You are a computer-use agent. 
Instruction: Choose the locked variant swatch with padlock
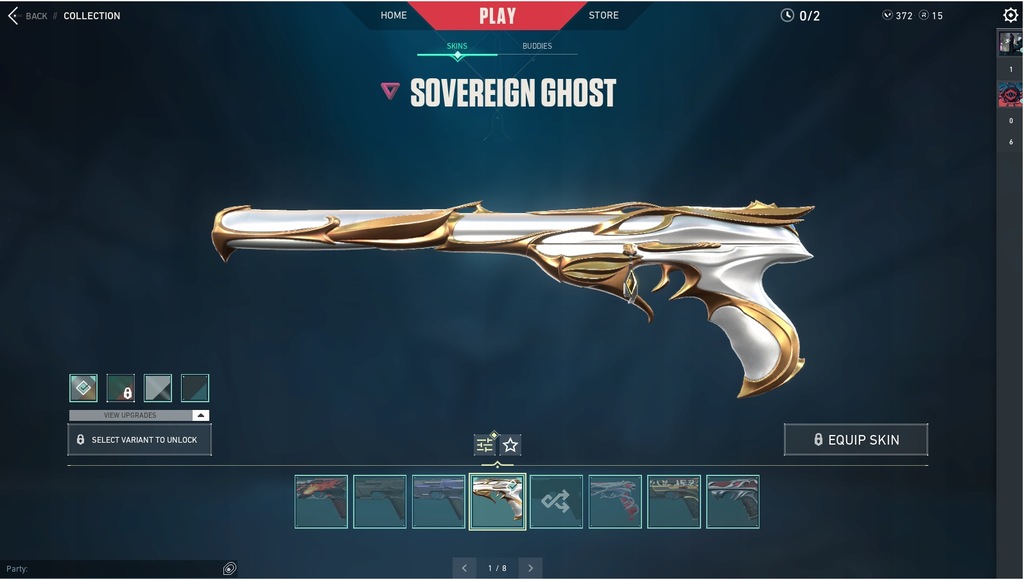click(121, 388)
